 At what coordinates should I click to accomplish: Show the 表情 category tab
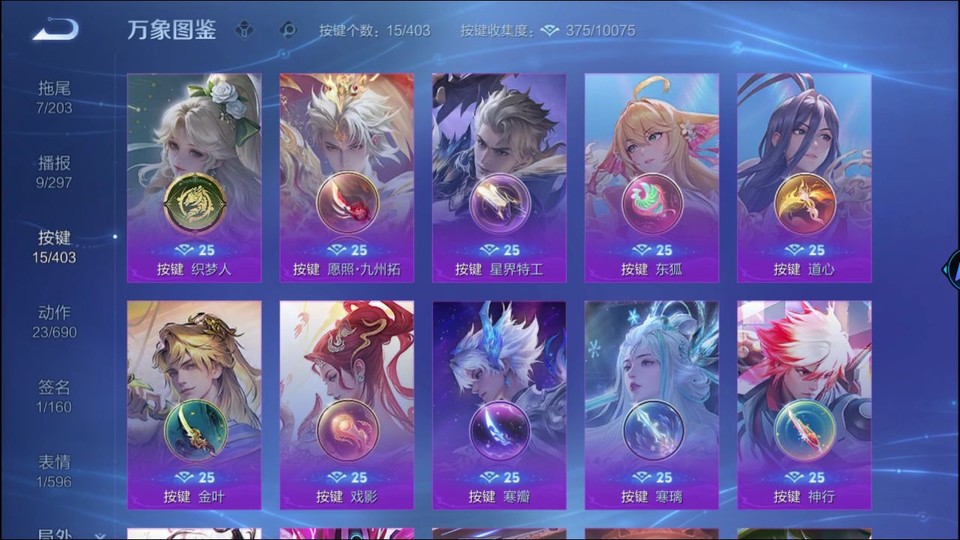(x=55, y=471)
